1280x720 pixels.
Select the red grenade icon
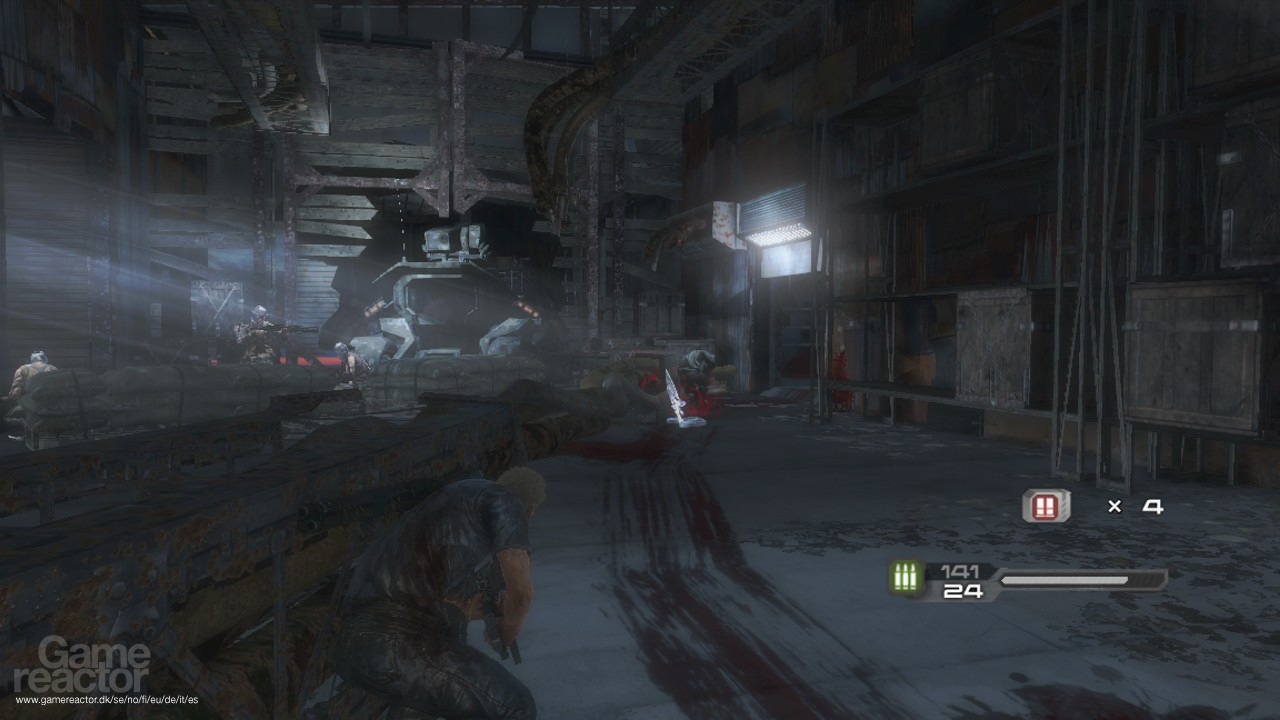[x=1046, y=506]
